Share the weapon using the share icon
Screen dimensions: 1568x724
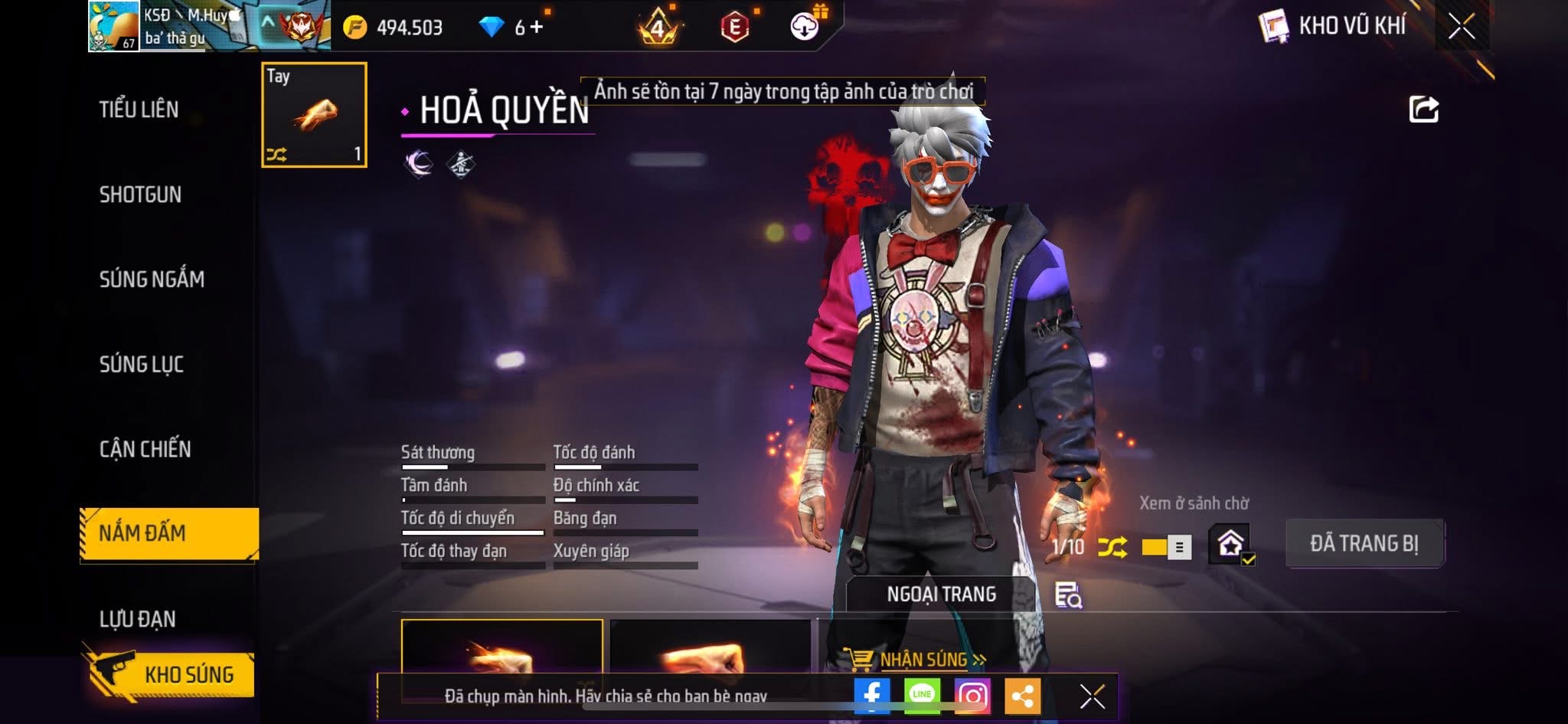click(1423, 110)
